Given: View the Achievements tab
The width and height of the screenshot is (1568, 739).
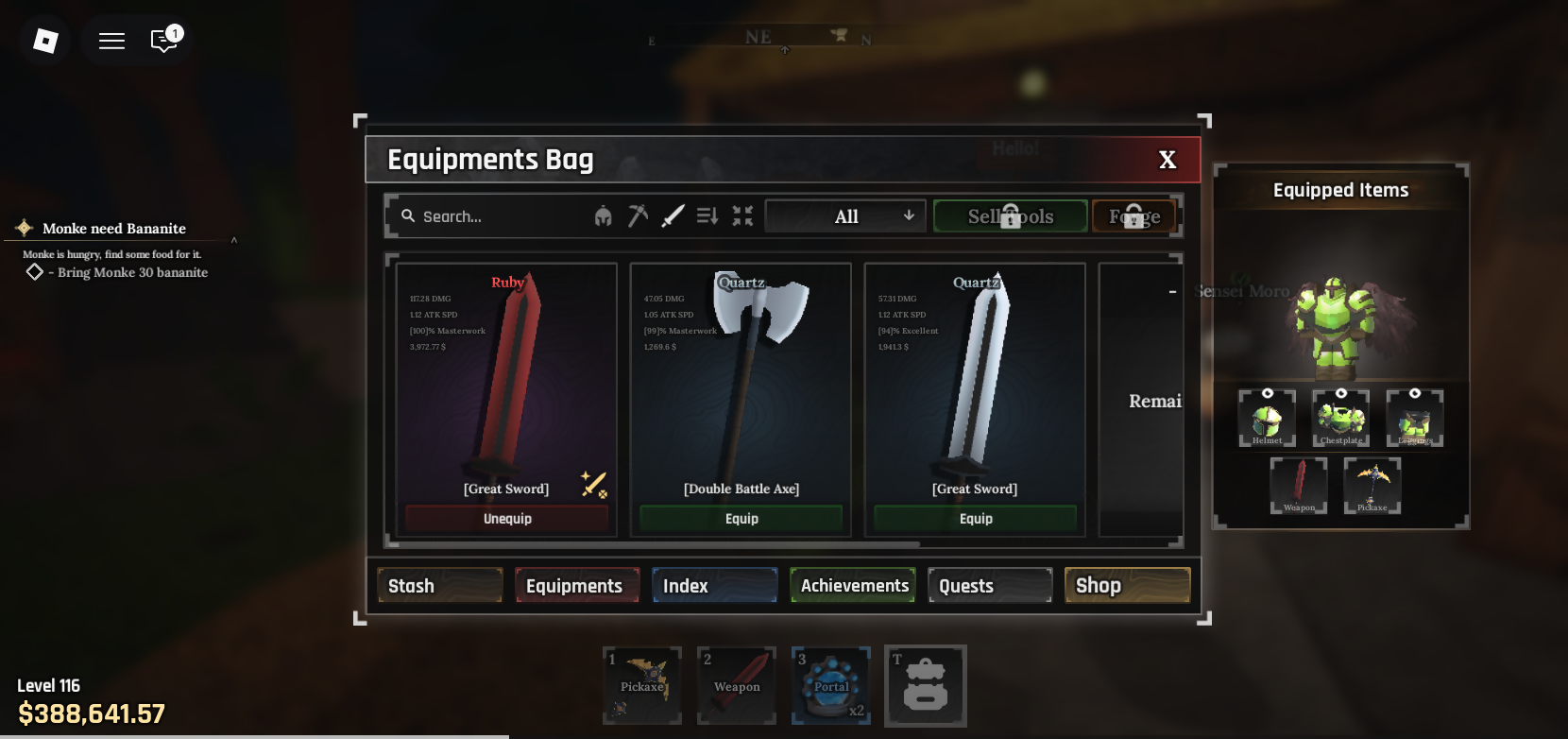Looking at the screenshot, I should pyautogui.click(x=853, y=586).
